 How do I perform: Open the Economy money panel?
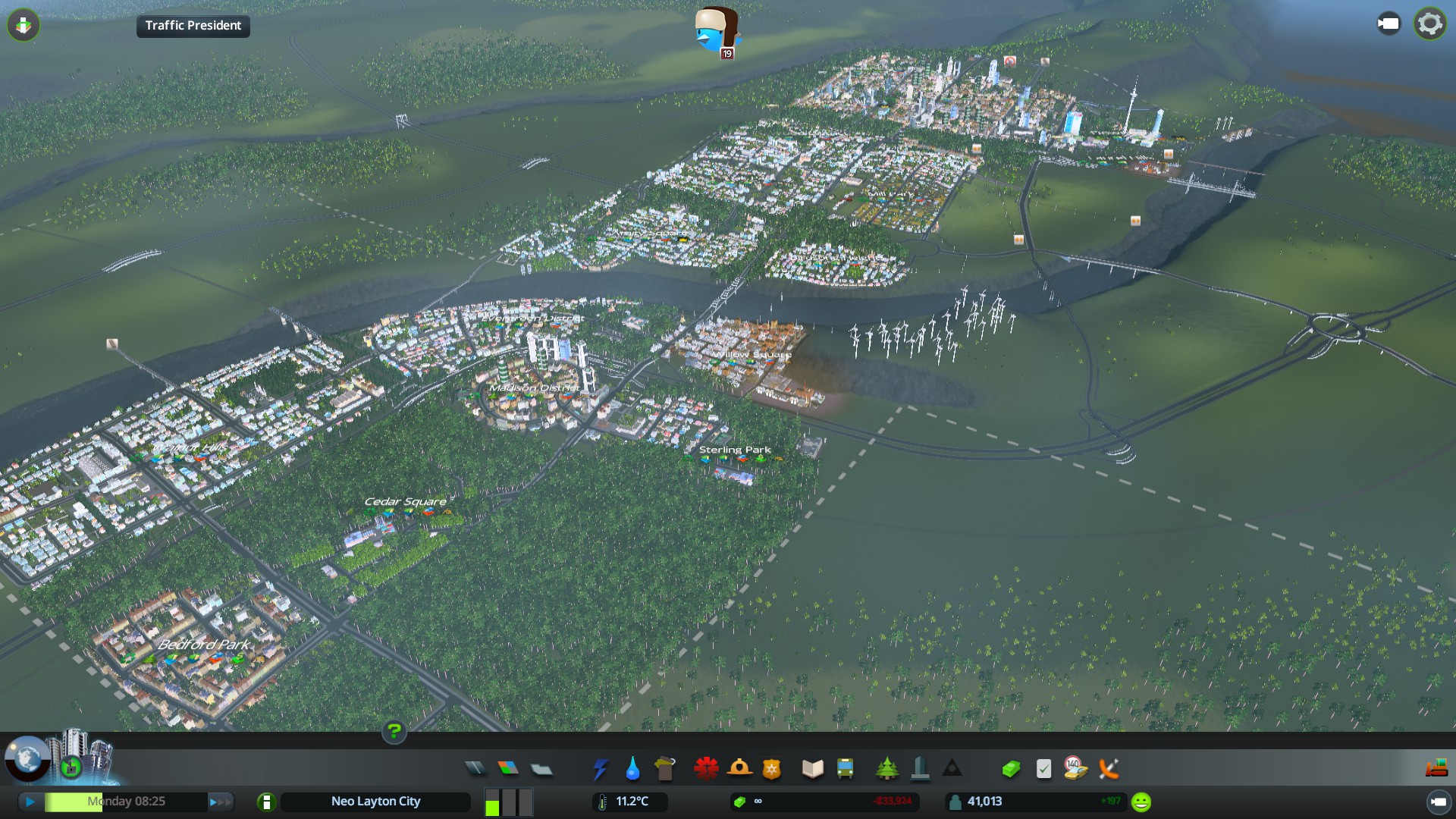(x=1011, y=770)
